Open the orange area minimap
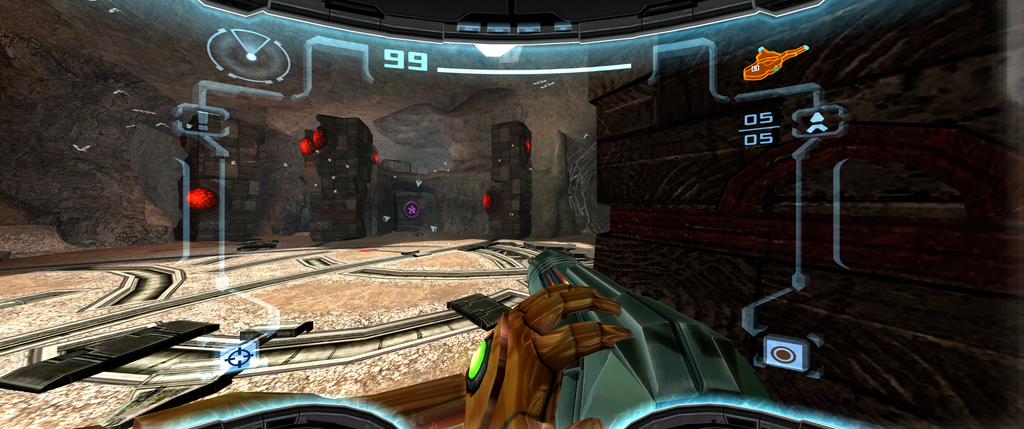 [x=775, y=62]
